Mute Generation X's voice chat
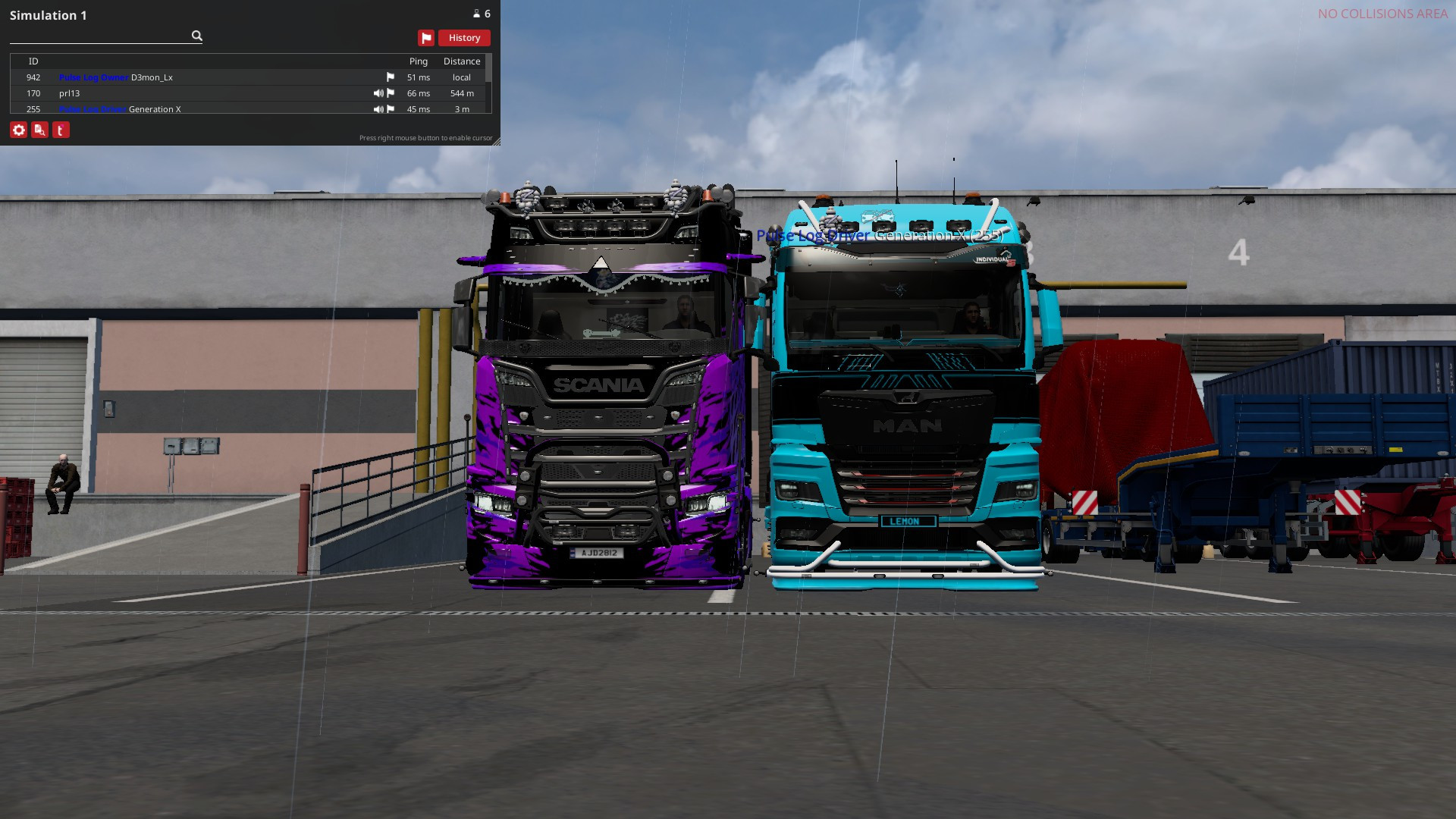 pos(378,109)
